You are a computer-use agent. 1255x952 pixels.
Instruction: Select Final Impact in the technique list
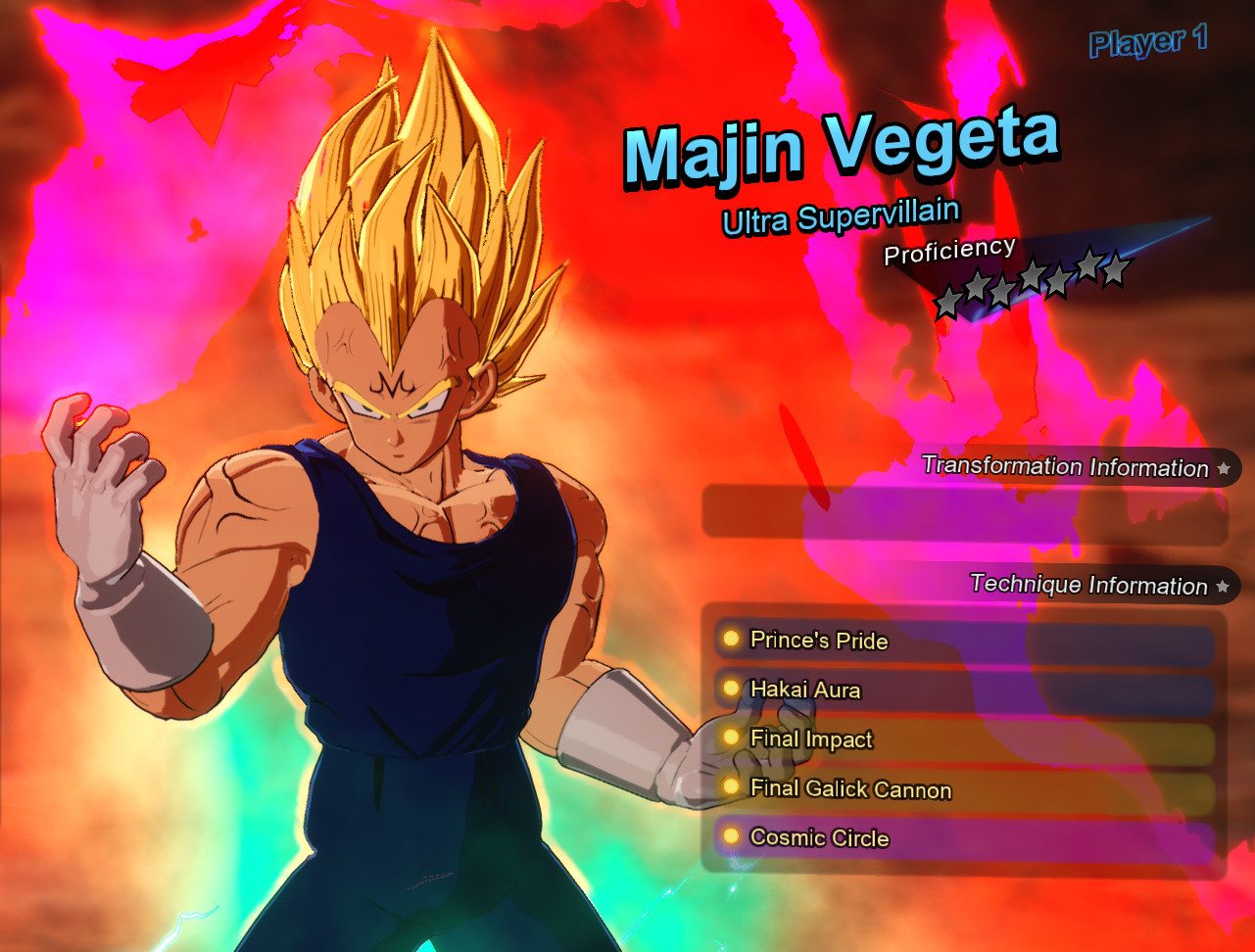click(964, 740)
